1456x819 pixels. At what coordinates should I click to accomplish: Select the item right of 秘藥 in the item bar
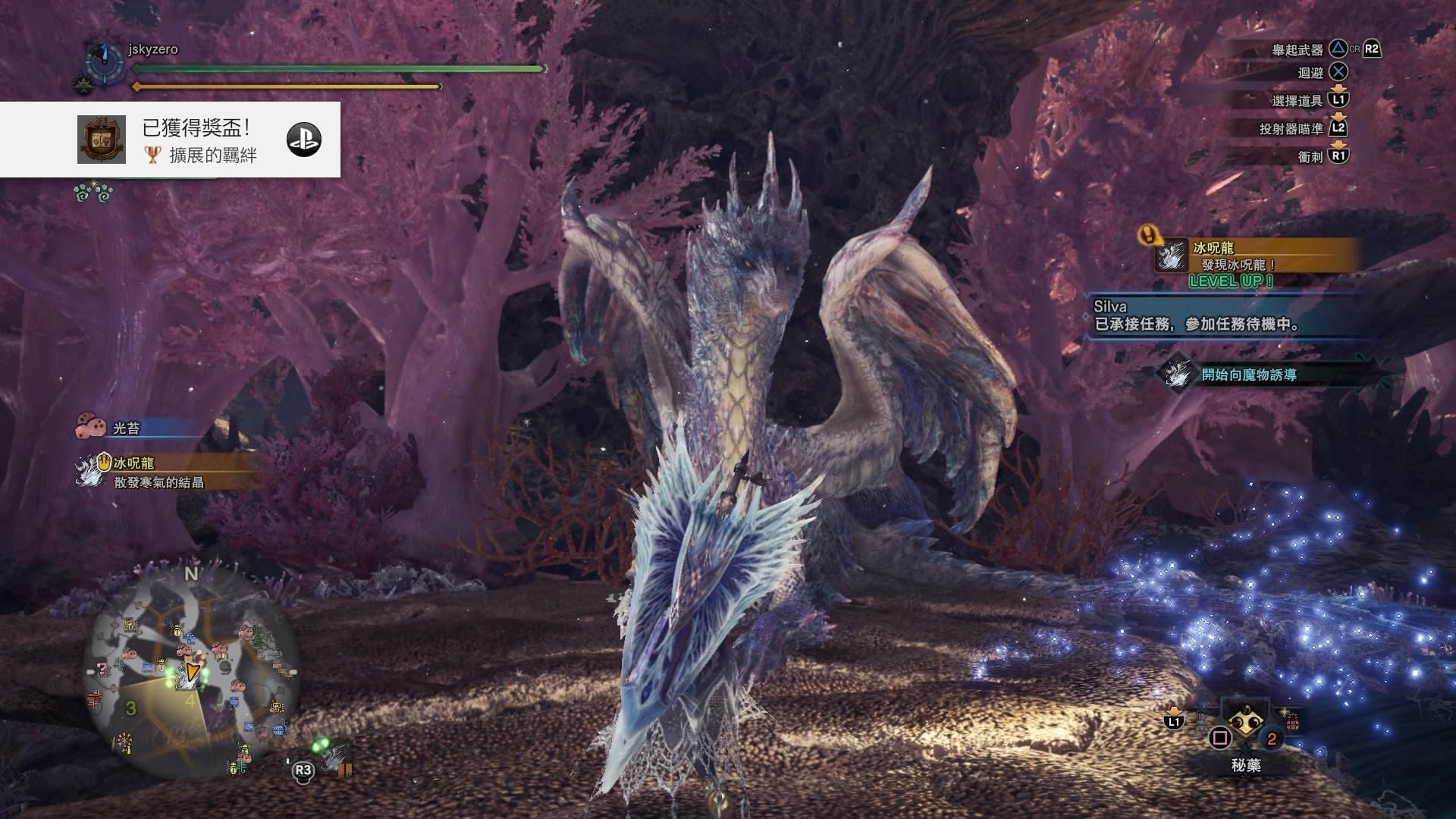point(1291,720)
